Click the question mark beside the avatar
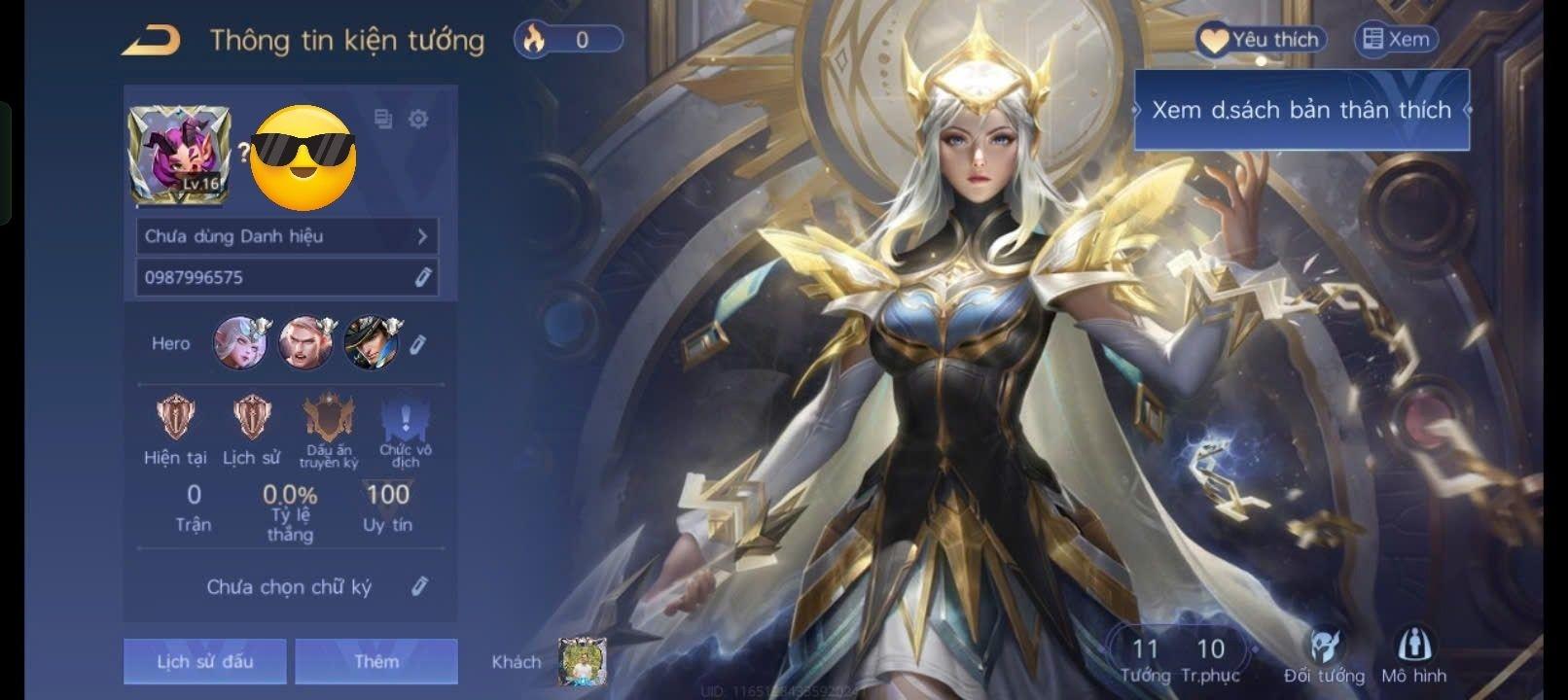1568x700 pixels. tap(244, 152)
